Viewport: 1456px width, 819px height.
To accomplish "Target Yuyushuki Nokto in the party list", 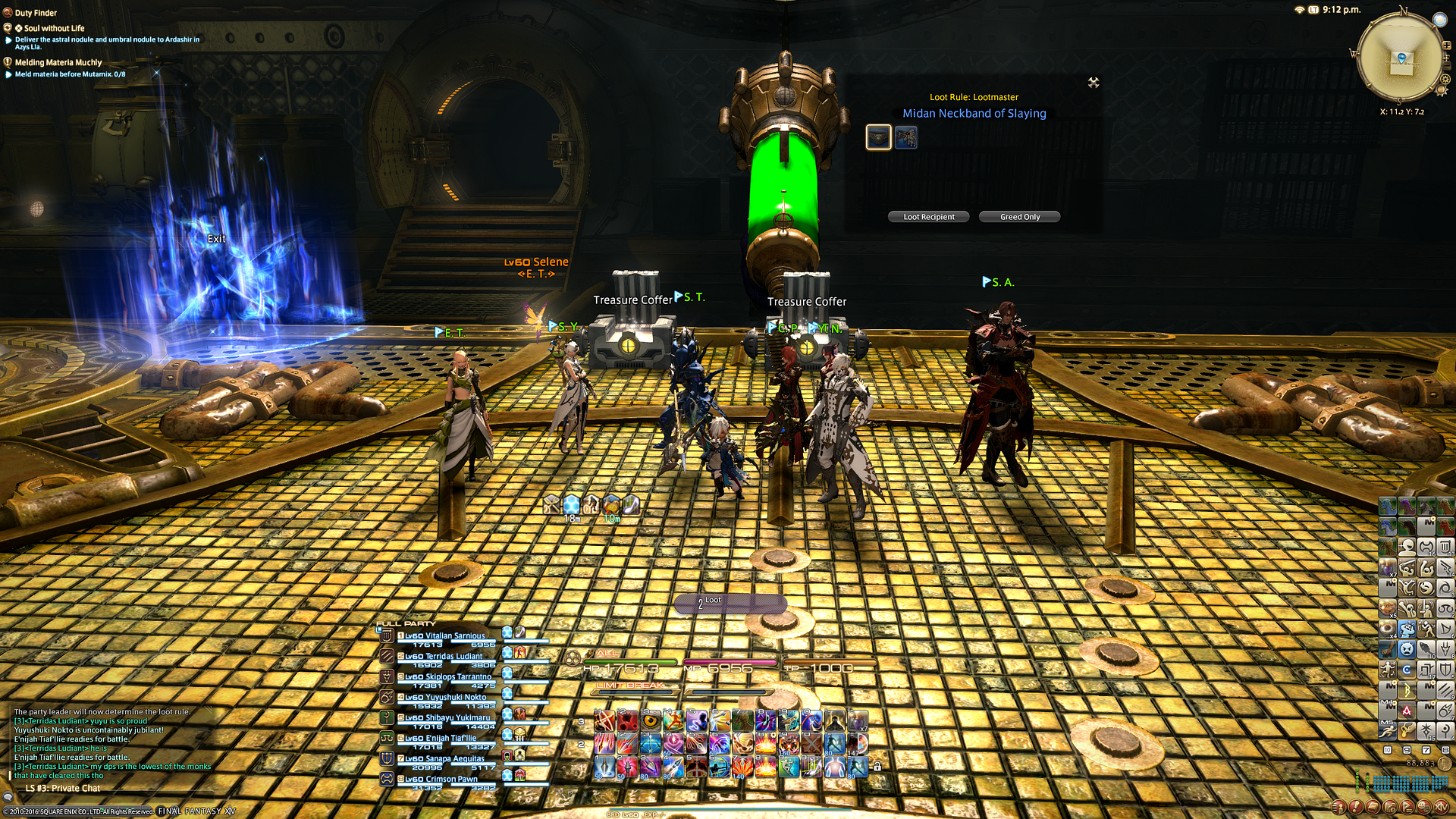I will click(445, 698).
